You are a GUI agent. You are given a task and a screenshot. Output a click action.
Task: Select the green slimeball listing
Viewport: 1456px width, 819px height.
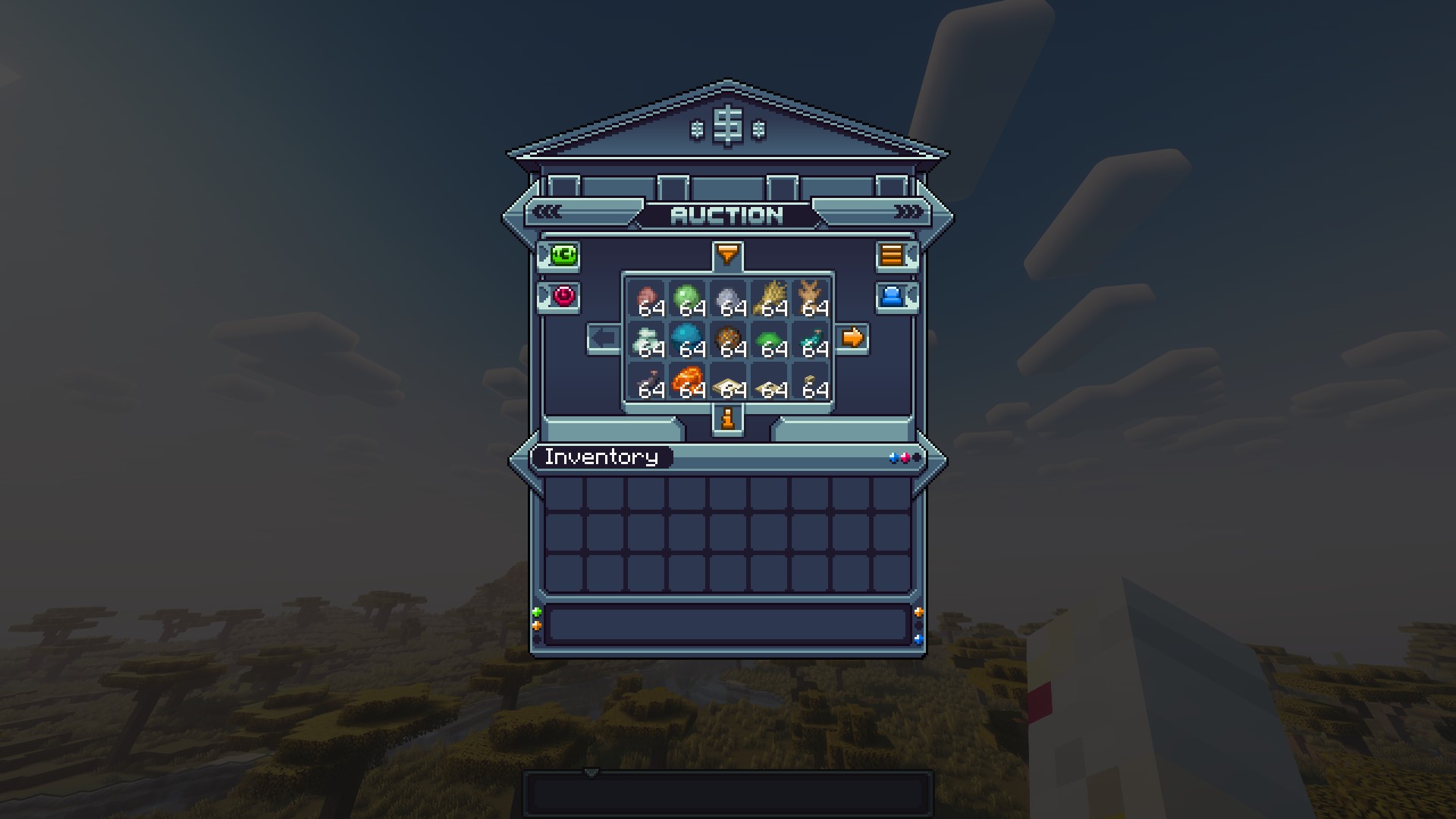(x=687, y=299)
